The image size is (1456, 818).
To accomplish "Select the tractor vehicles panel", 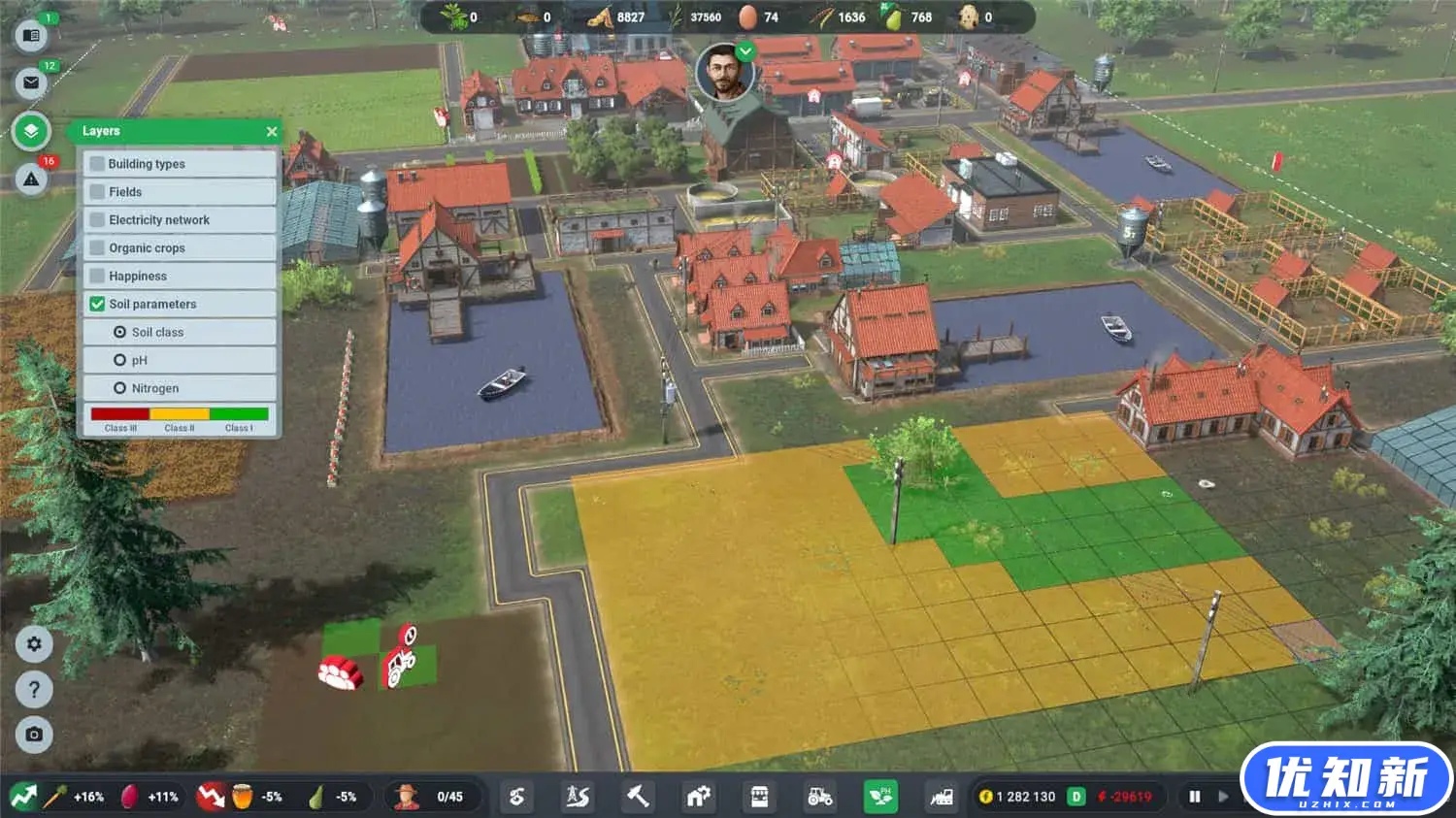I will tap(818, 796).
